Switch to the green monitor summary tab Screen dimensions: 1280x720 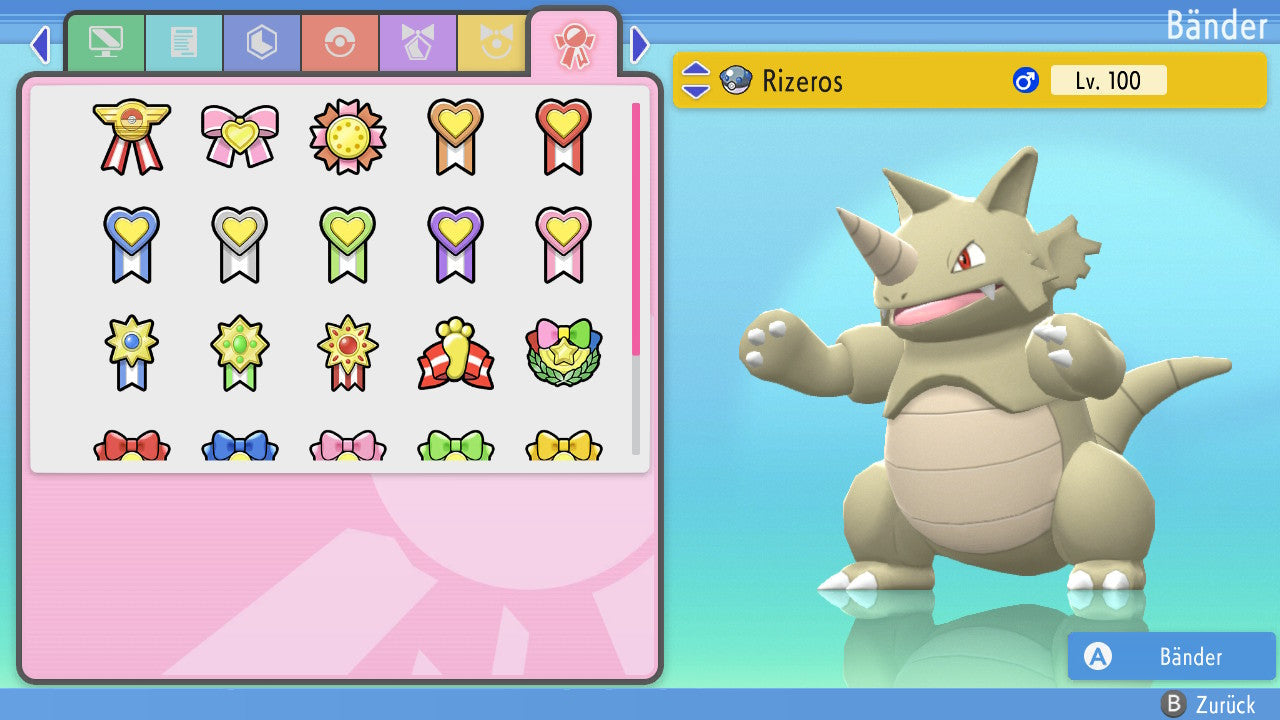pyautogui.click(x=106, y=43)
